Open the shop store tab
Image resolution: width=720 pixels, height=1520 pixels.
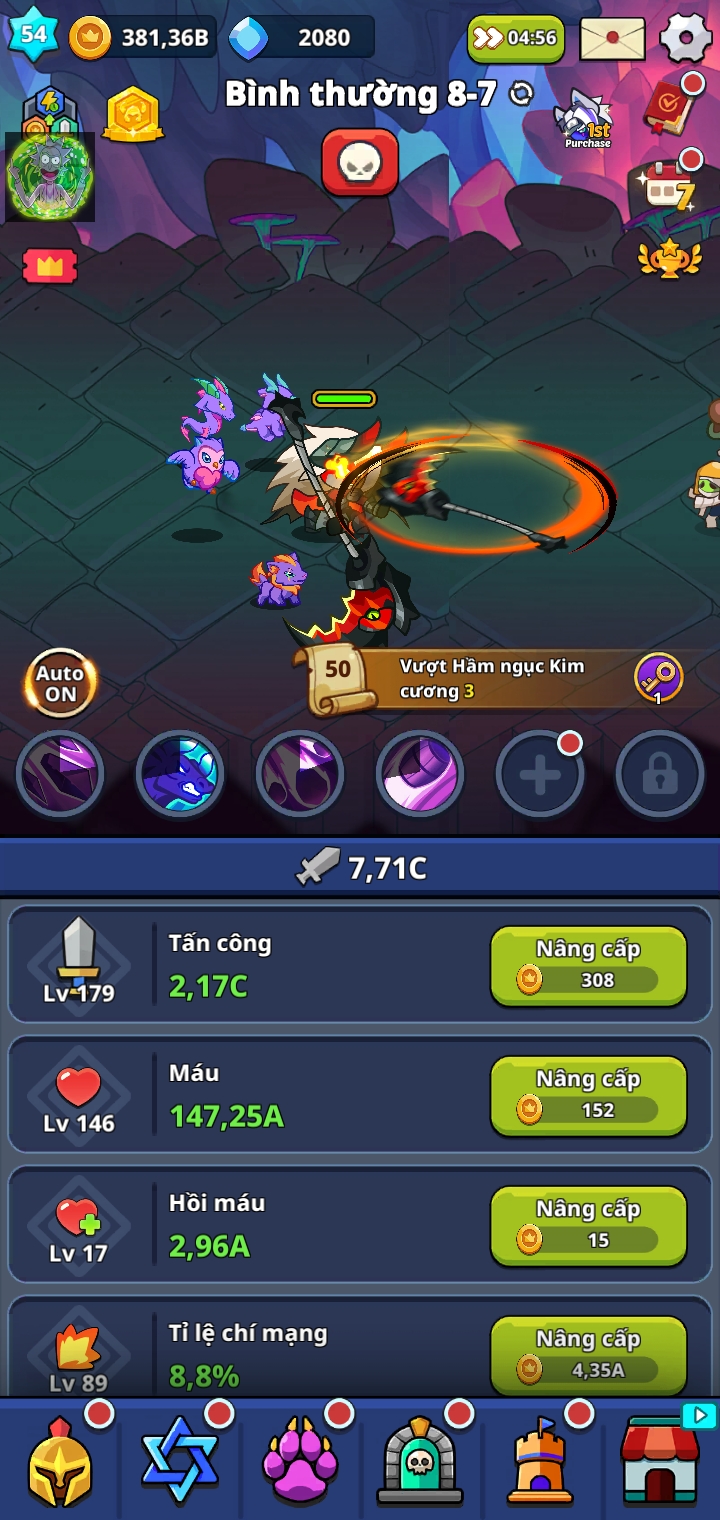[x=660, y=1462]
